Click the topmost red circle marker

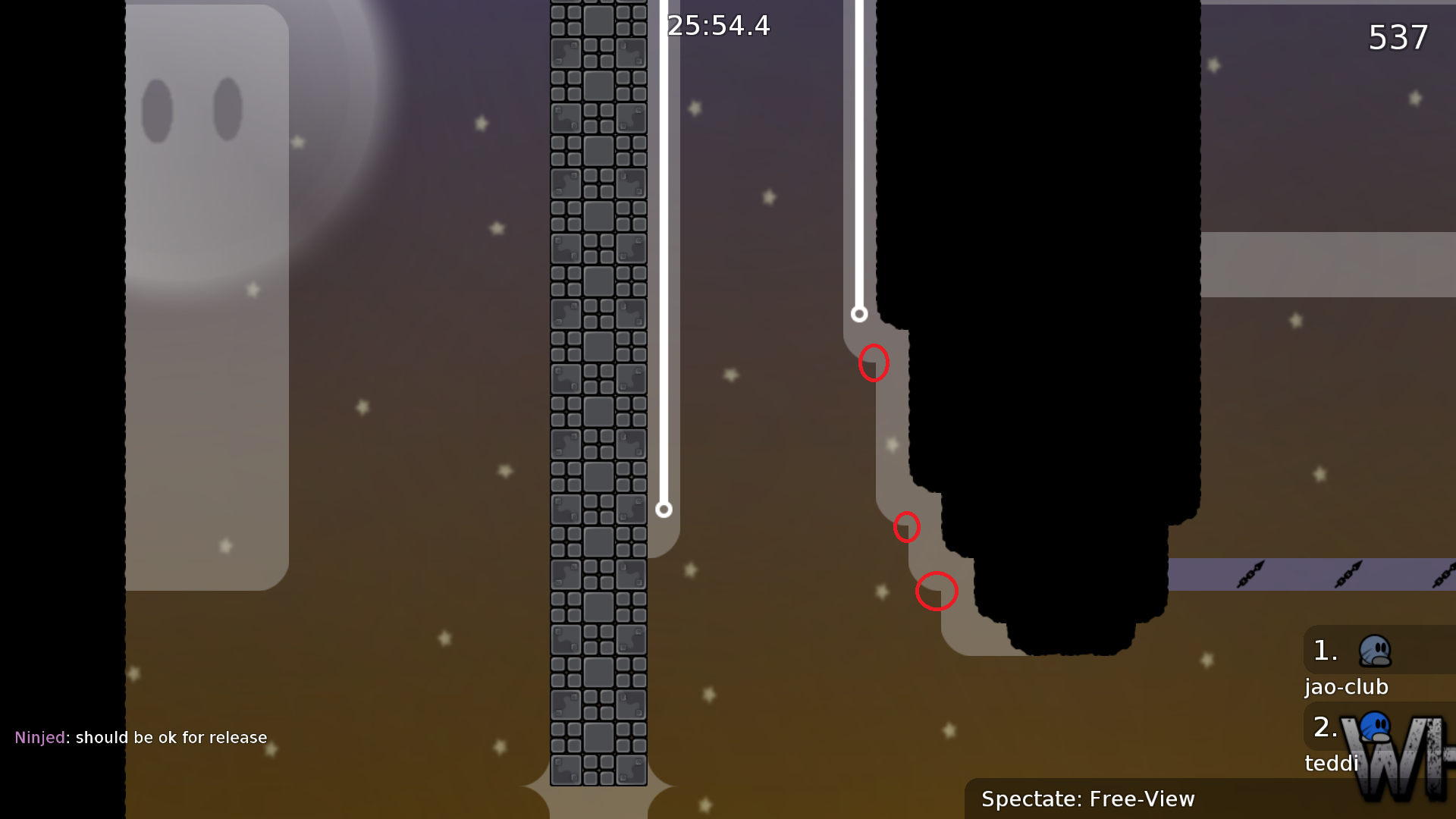[875, 363]
